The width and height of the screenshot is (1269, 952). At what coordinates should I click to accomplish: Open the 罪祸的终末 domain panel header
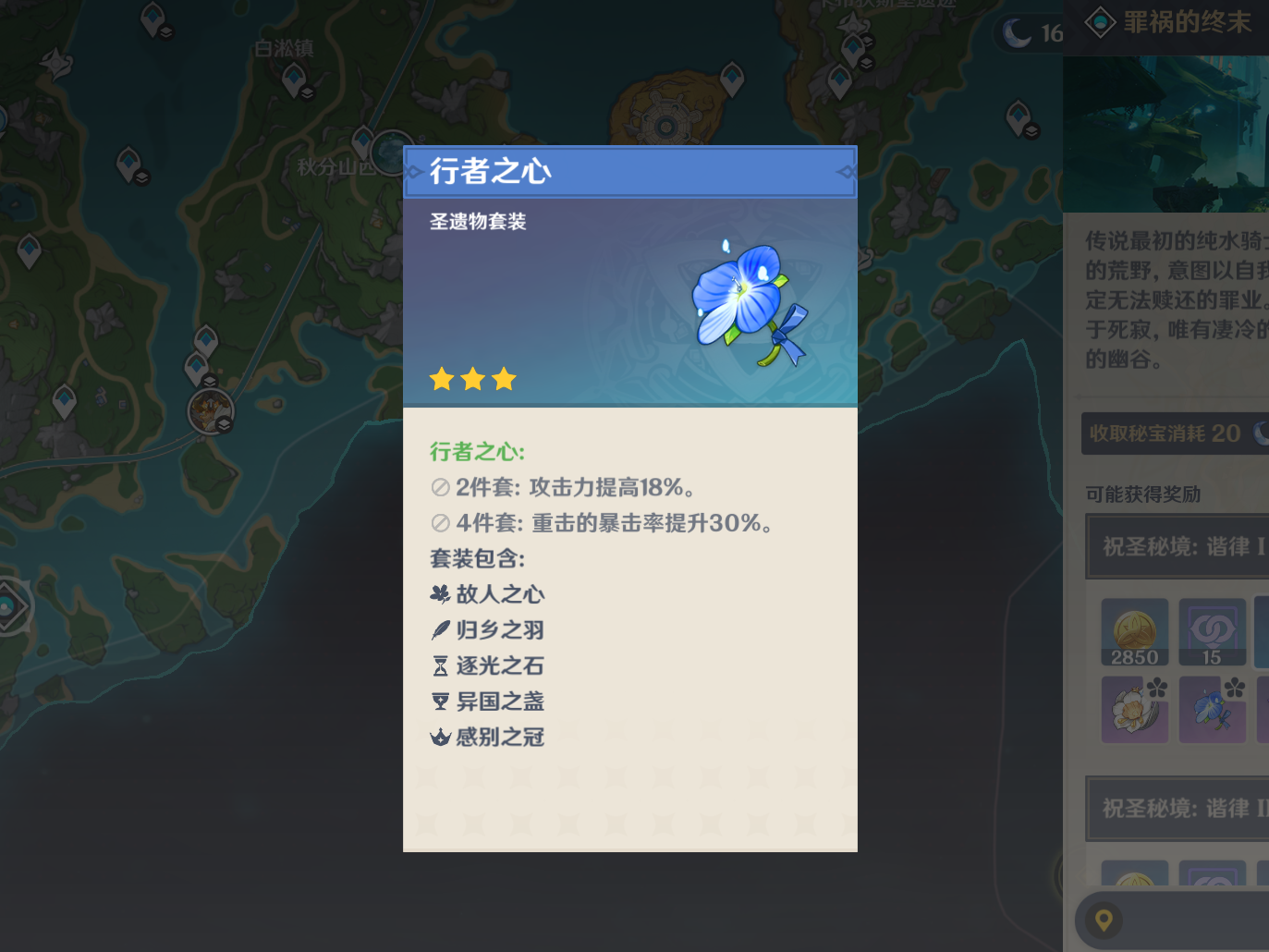(1186, 22)
